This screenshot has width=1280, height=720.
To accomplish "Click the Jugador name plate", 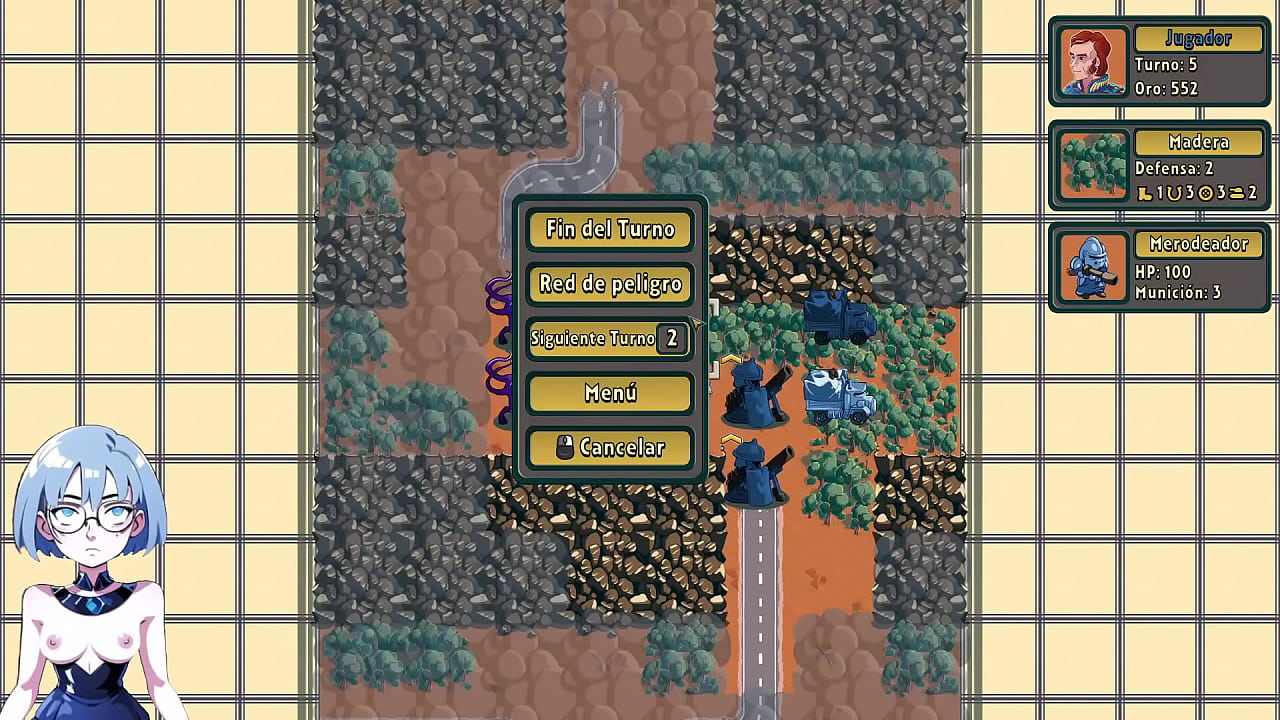I will (x=1197, y=38).
